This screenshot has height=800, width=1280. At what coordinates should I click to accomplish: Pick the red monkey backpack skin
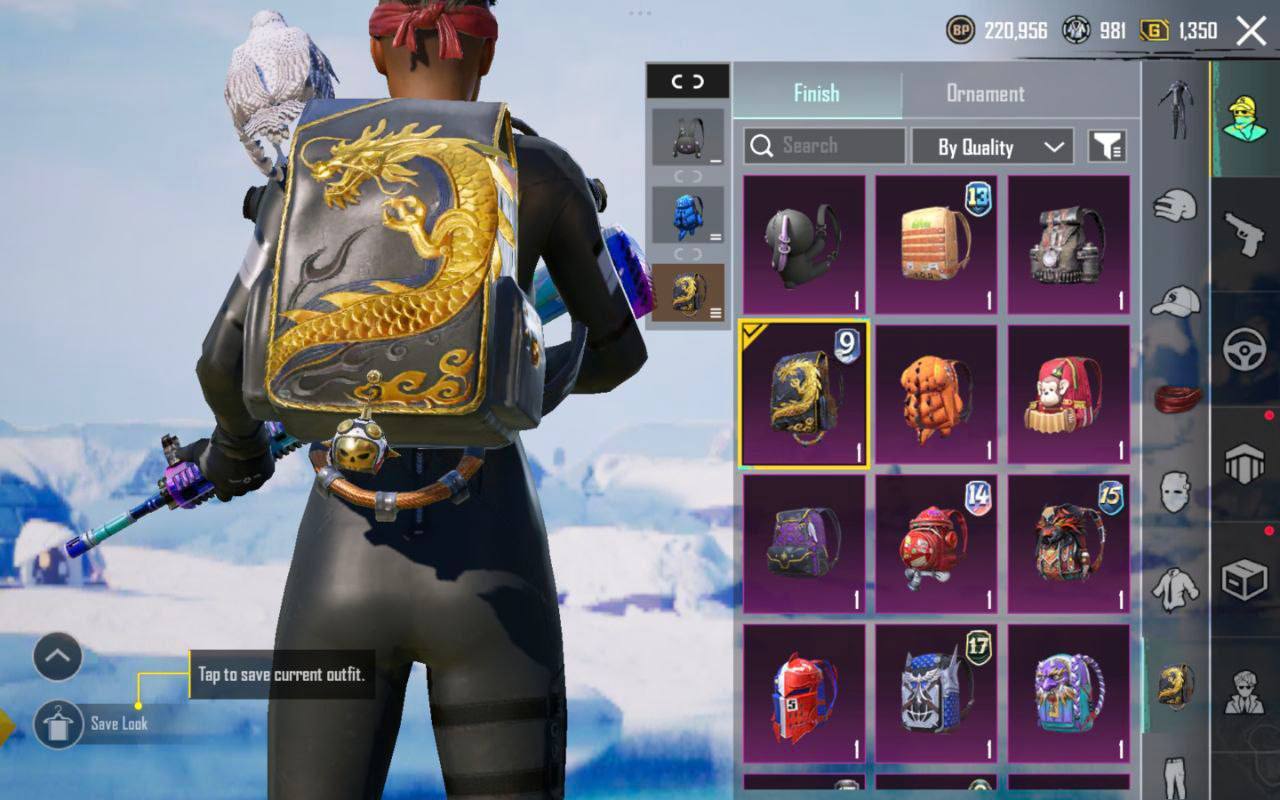click(x=1068, y=394)
